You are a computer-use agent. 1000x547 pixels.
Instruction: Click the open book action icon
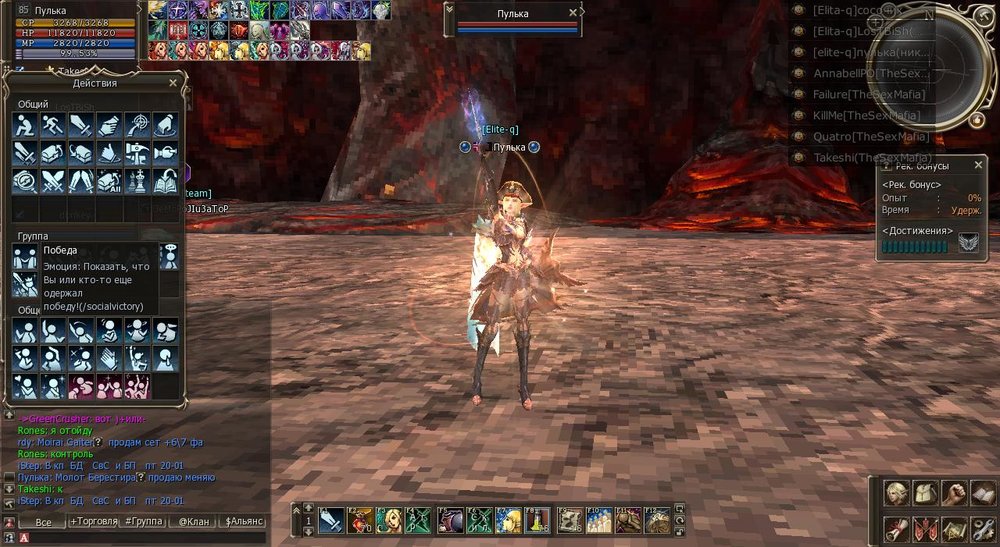pos(165,182)
